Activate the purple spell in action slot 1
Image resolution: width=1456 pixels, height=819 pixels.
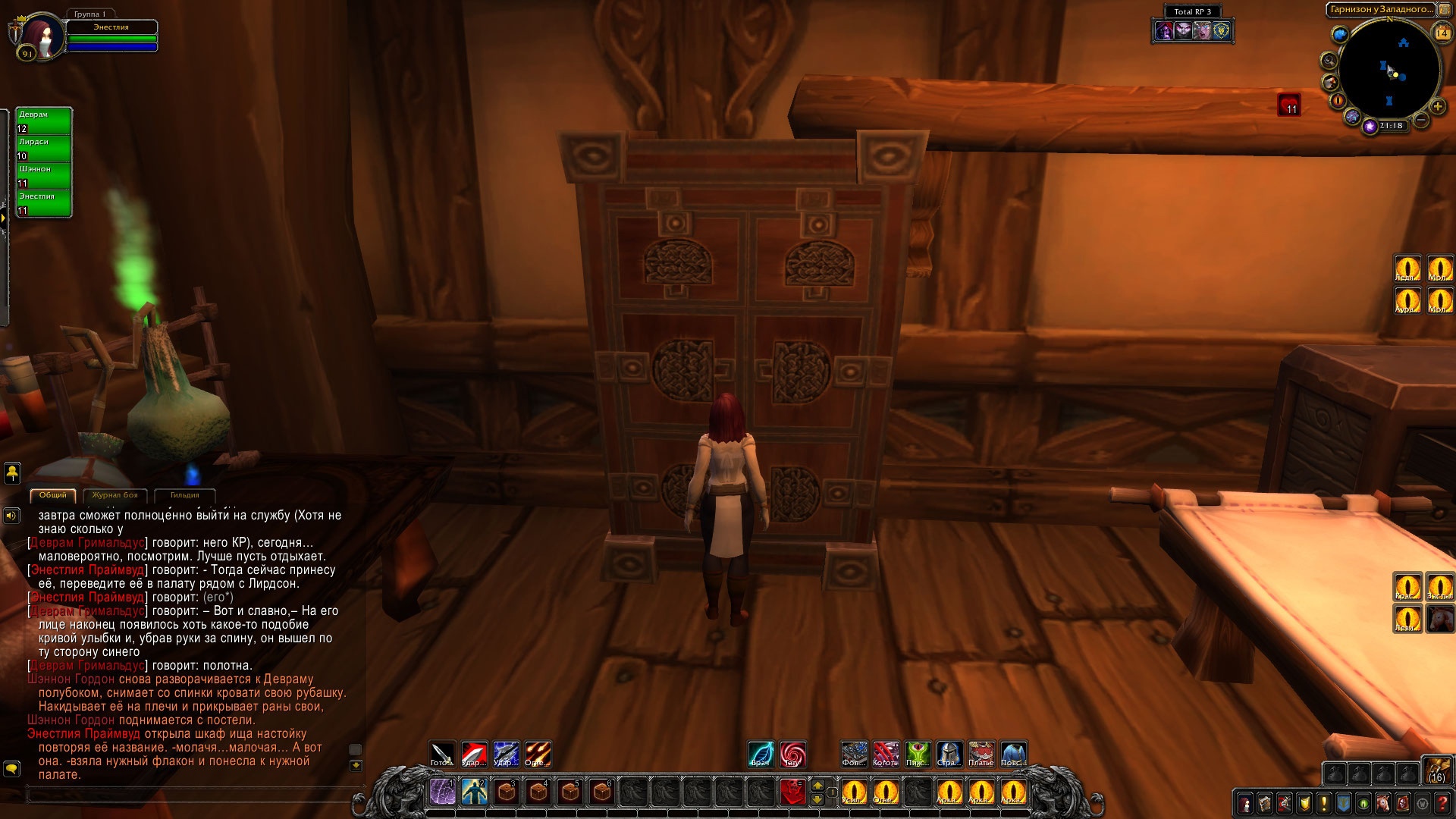[x=442, y=792]
